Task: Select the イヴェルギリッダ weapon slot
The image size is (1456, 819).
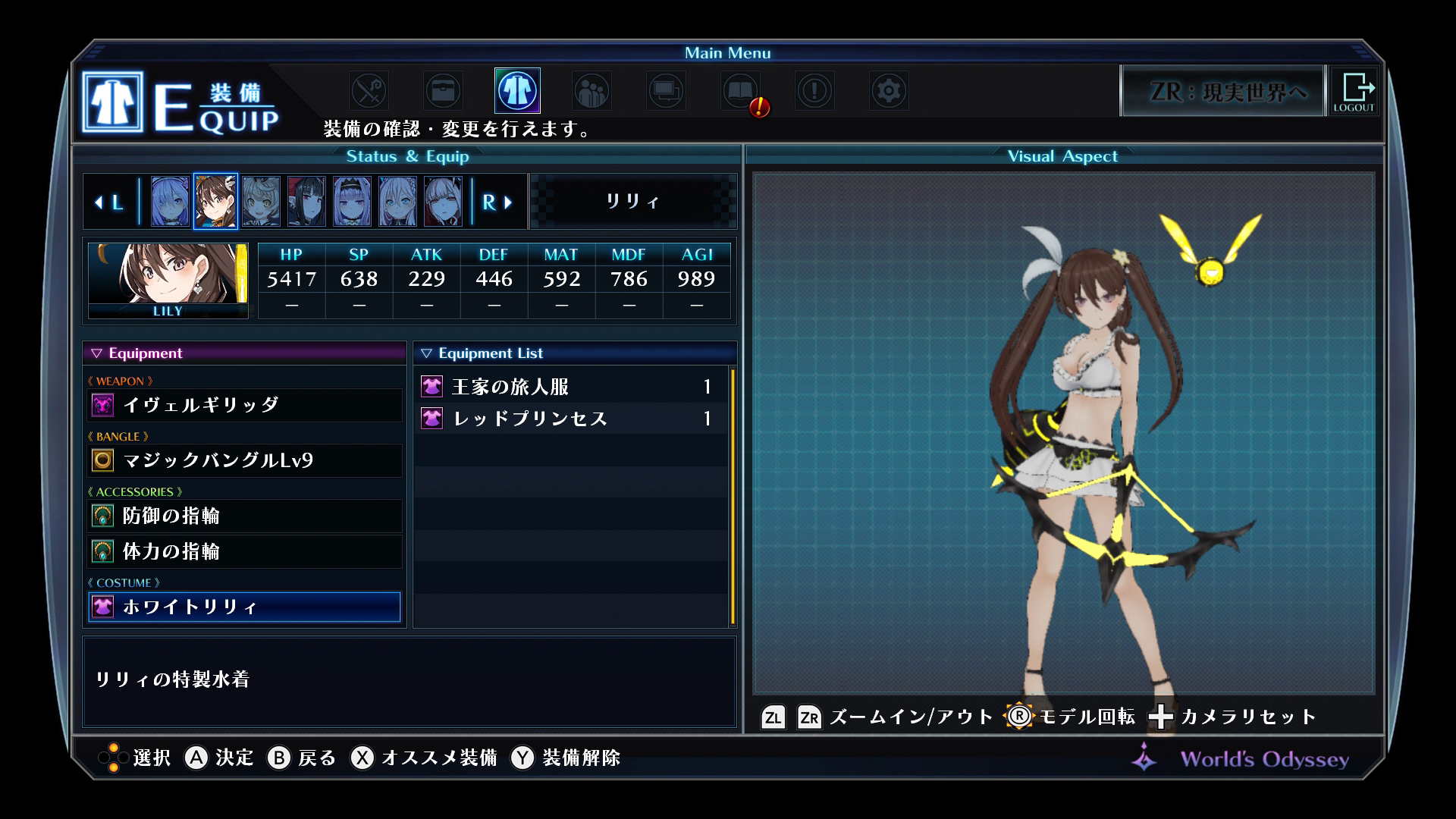Action: tap(244, 405)
